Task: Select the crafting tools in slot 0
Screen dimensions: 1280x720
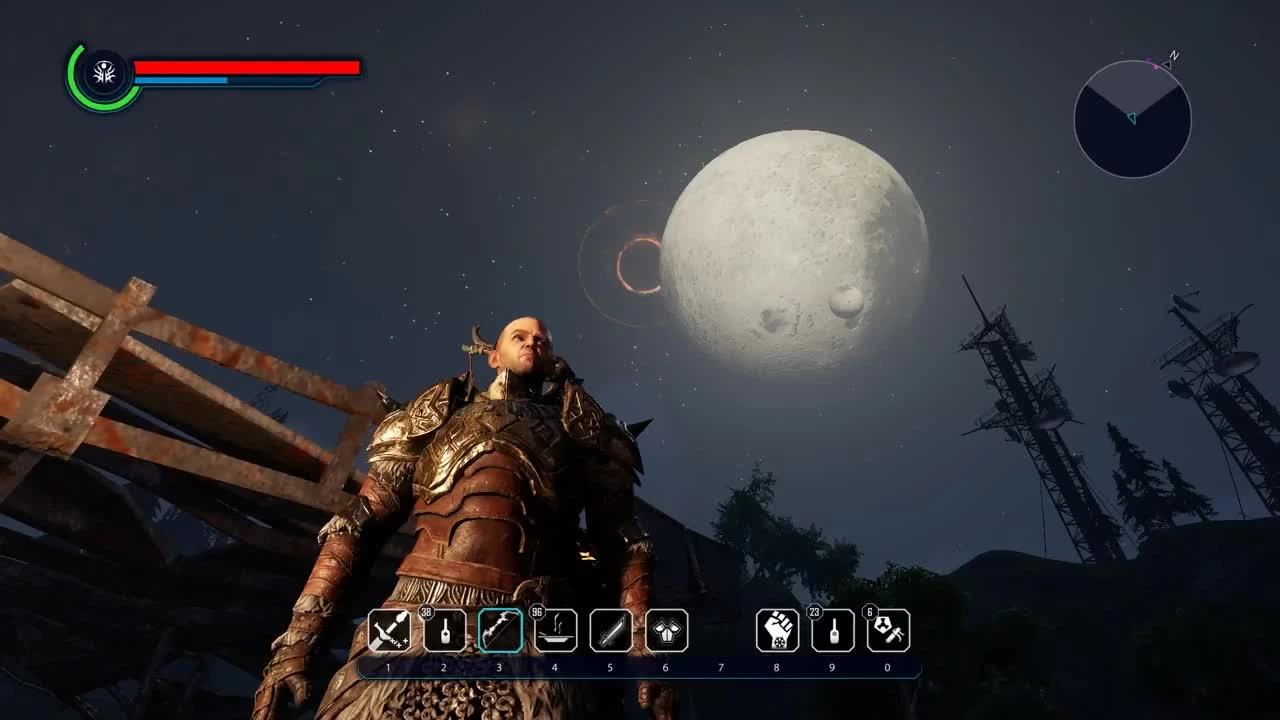Action: tap(887, 632)
